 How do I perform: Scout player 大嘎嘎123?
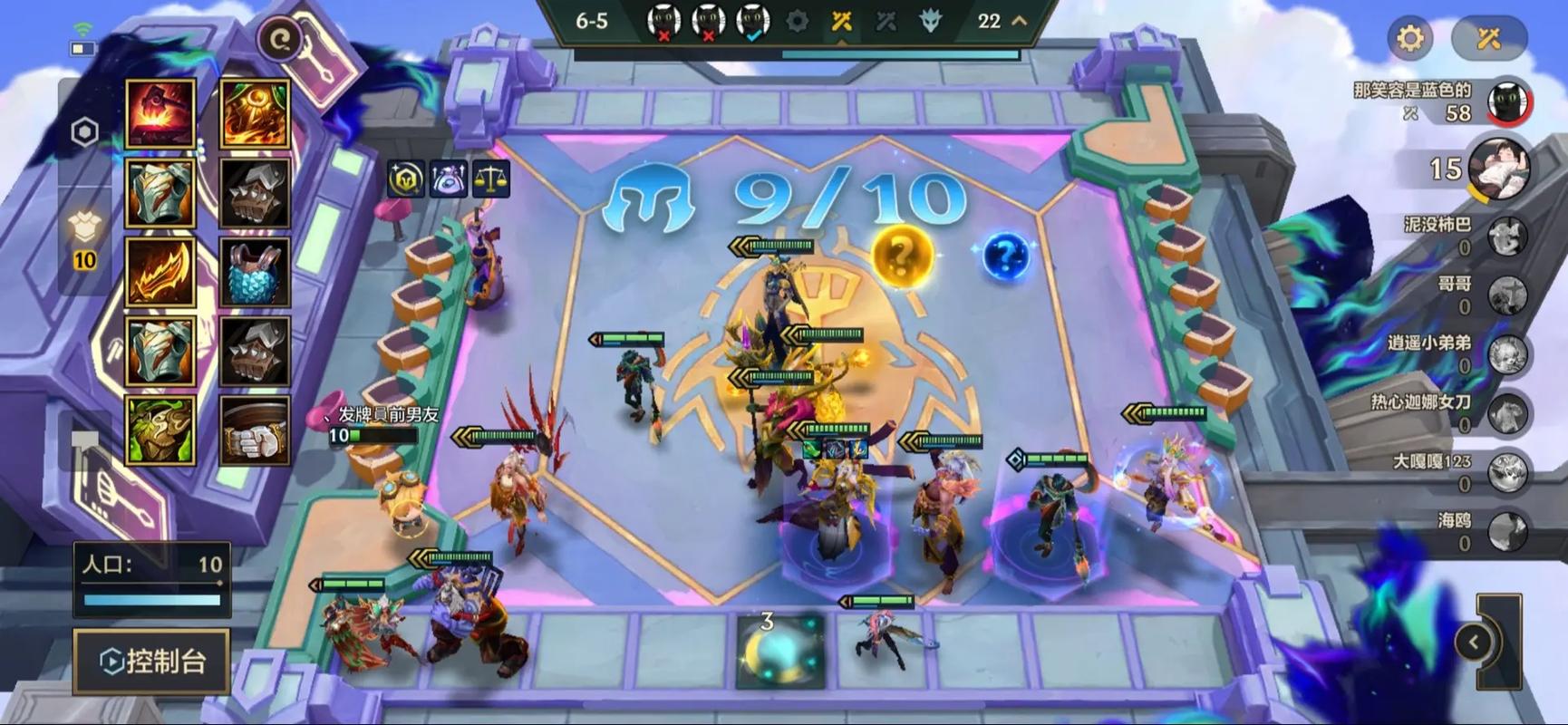pyautogui.click(x=1508, y=473)
